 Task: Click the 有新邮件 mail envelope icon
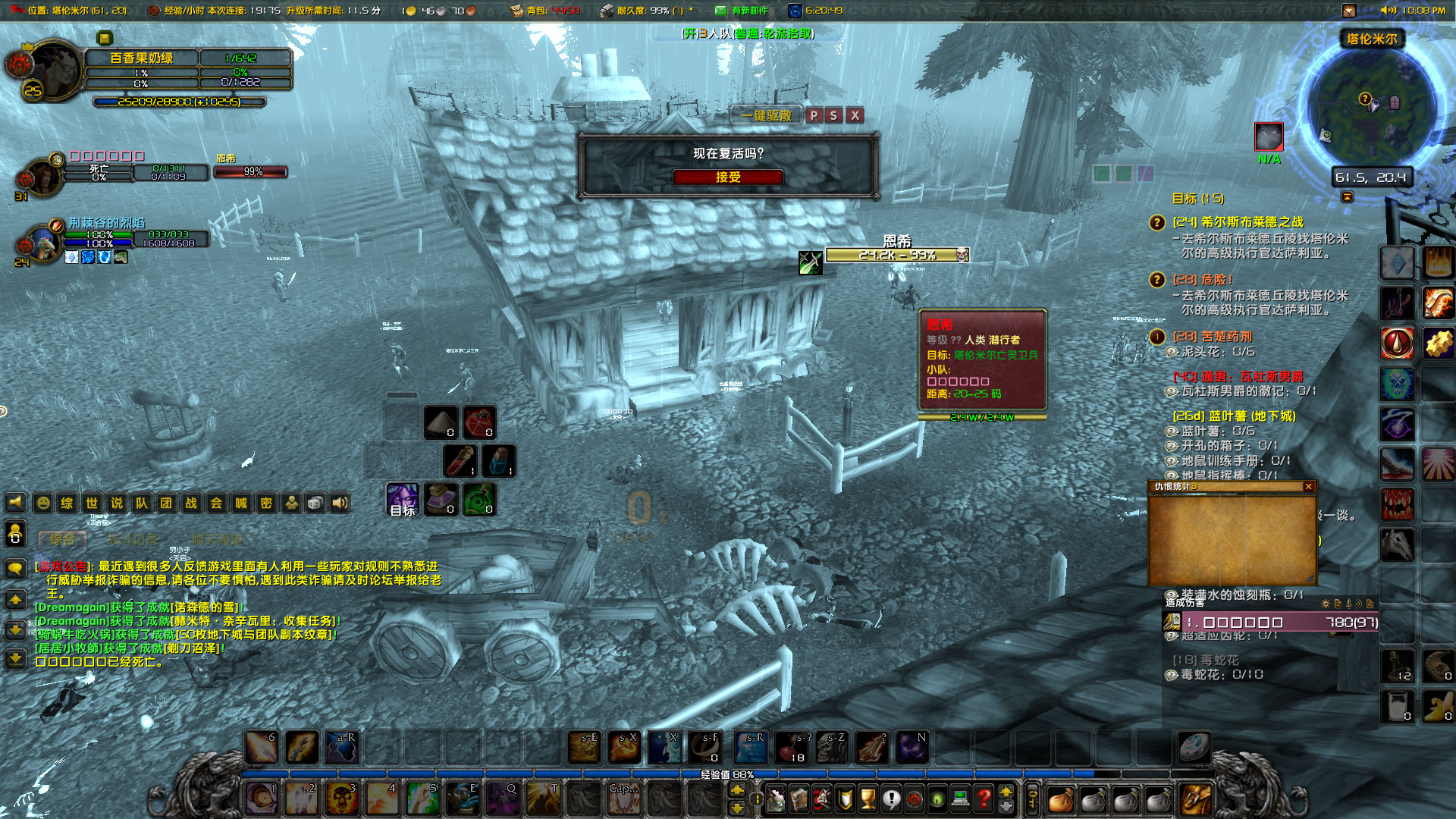[x=720, y=11]
